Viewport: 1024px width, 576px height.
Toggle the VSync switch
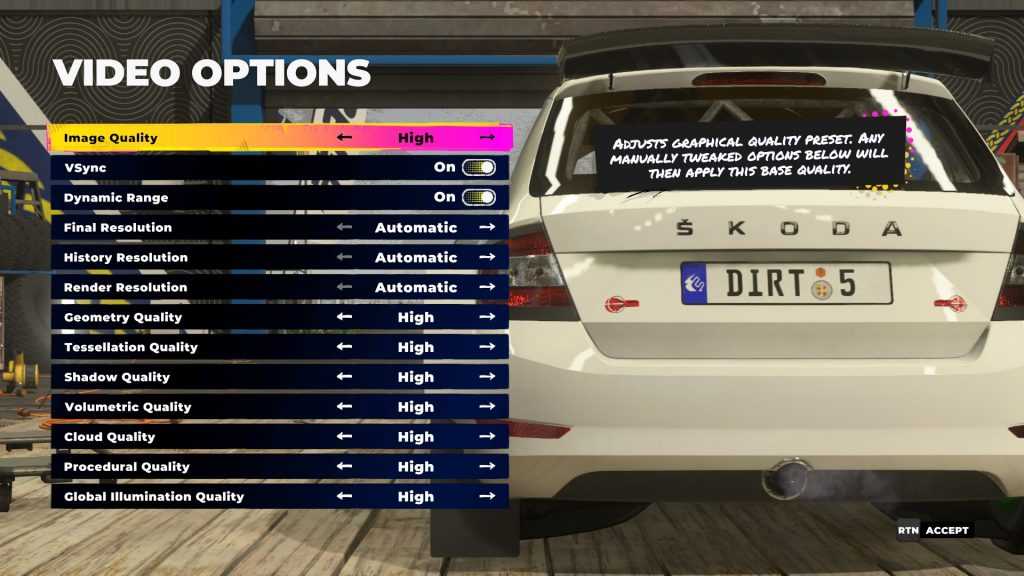tap(478, 167)
